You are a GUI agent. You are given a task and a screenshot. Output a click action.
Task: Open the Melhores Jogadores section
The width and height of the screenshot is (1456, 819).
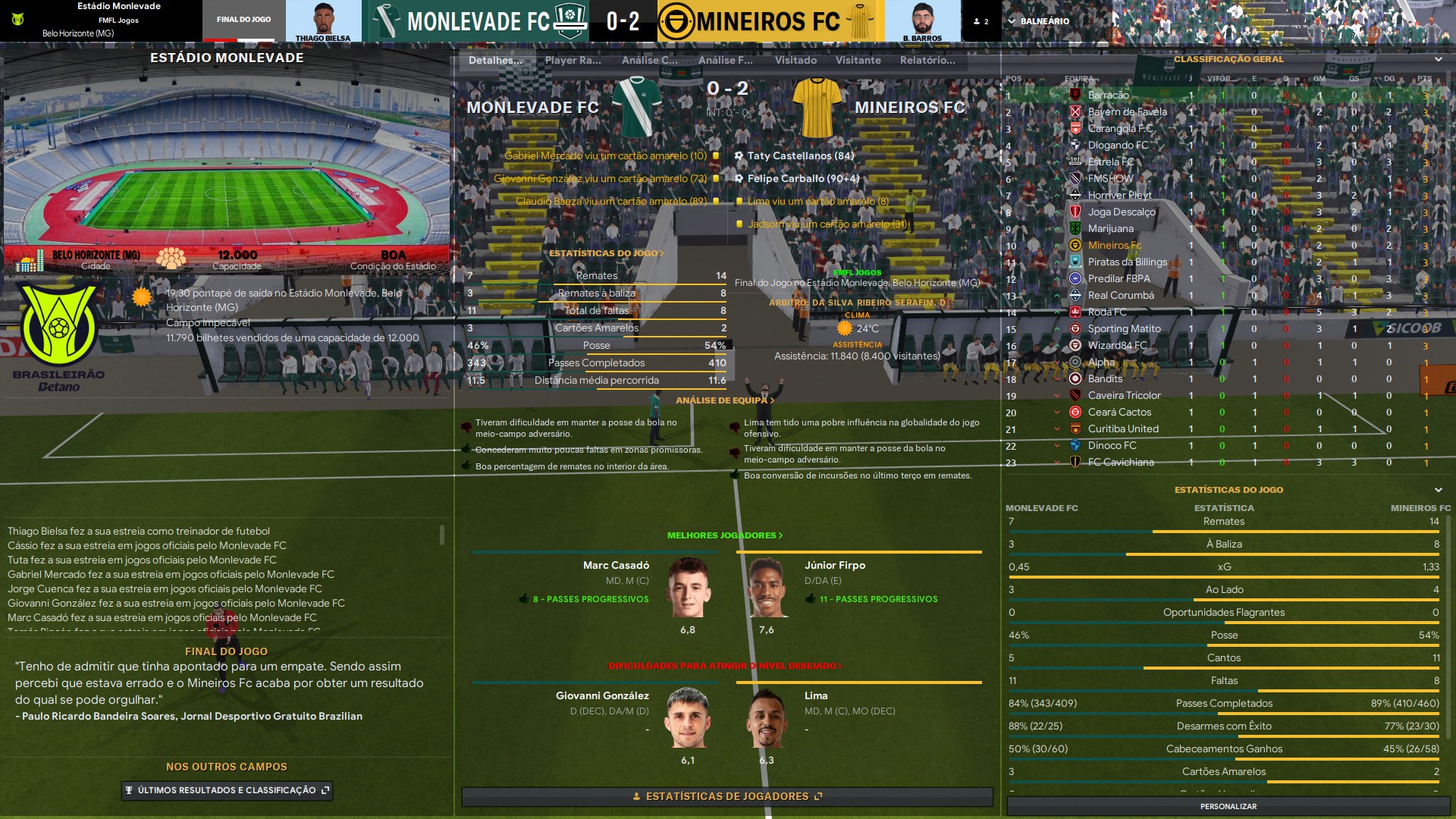(x=724, y=535)
